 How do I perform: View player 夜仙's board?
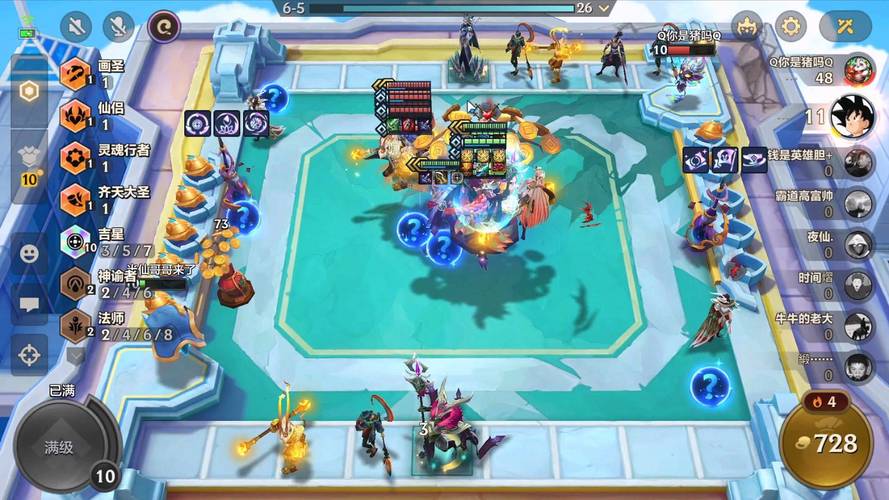tap(857, 244)
